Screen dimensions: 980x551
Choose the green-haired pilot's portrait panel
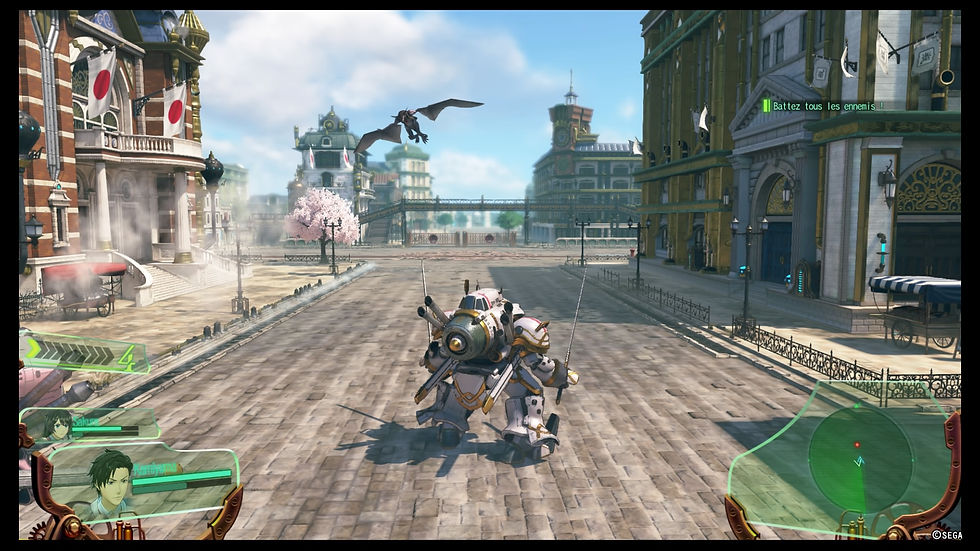click(x=140, y=480)
